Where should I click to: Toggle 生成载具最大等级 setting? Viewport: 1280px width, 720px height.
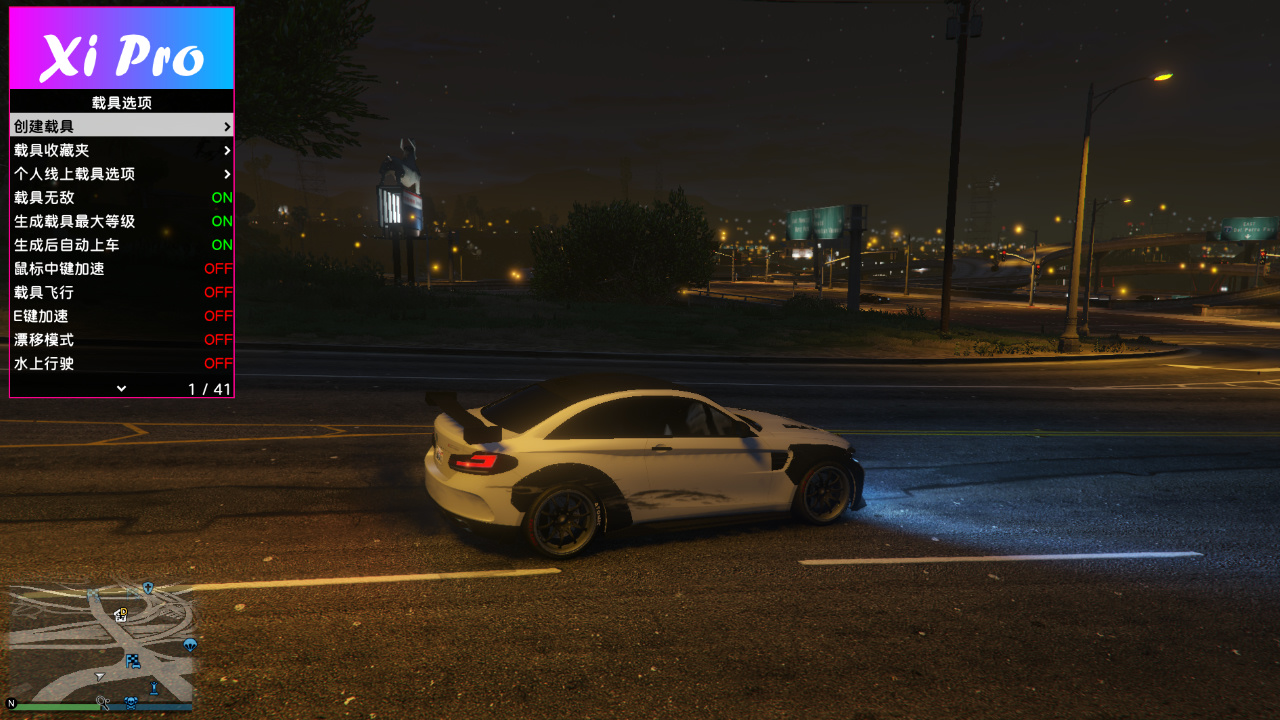pyautogui.click(x=121, y=221)
